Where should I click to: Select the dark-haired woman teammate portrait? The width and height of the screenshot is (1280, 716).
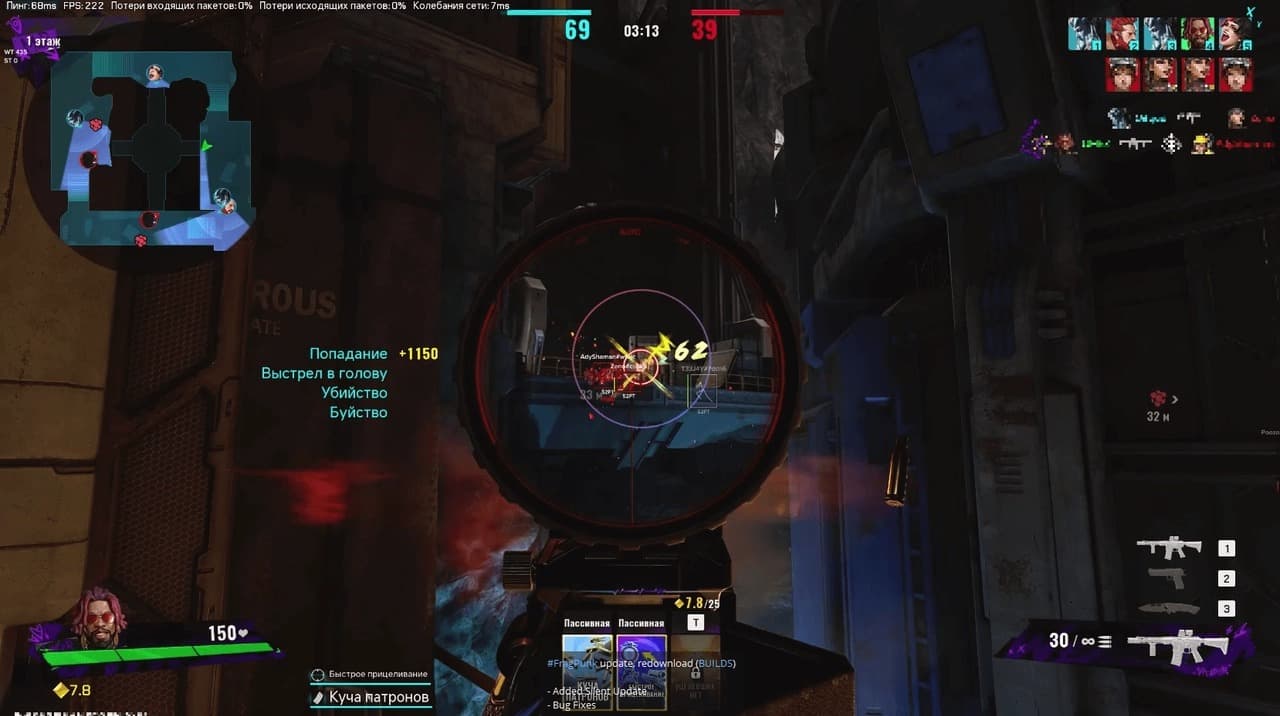tap(1235, 34)
